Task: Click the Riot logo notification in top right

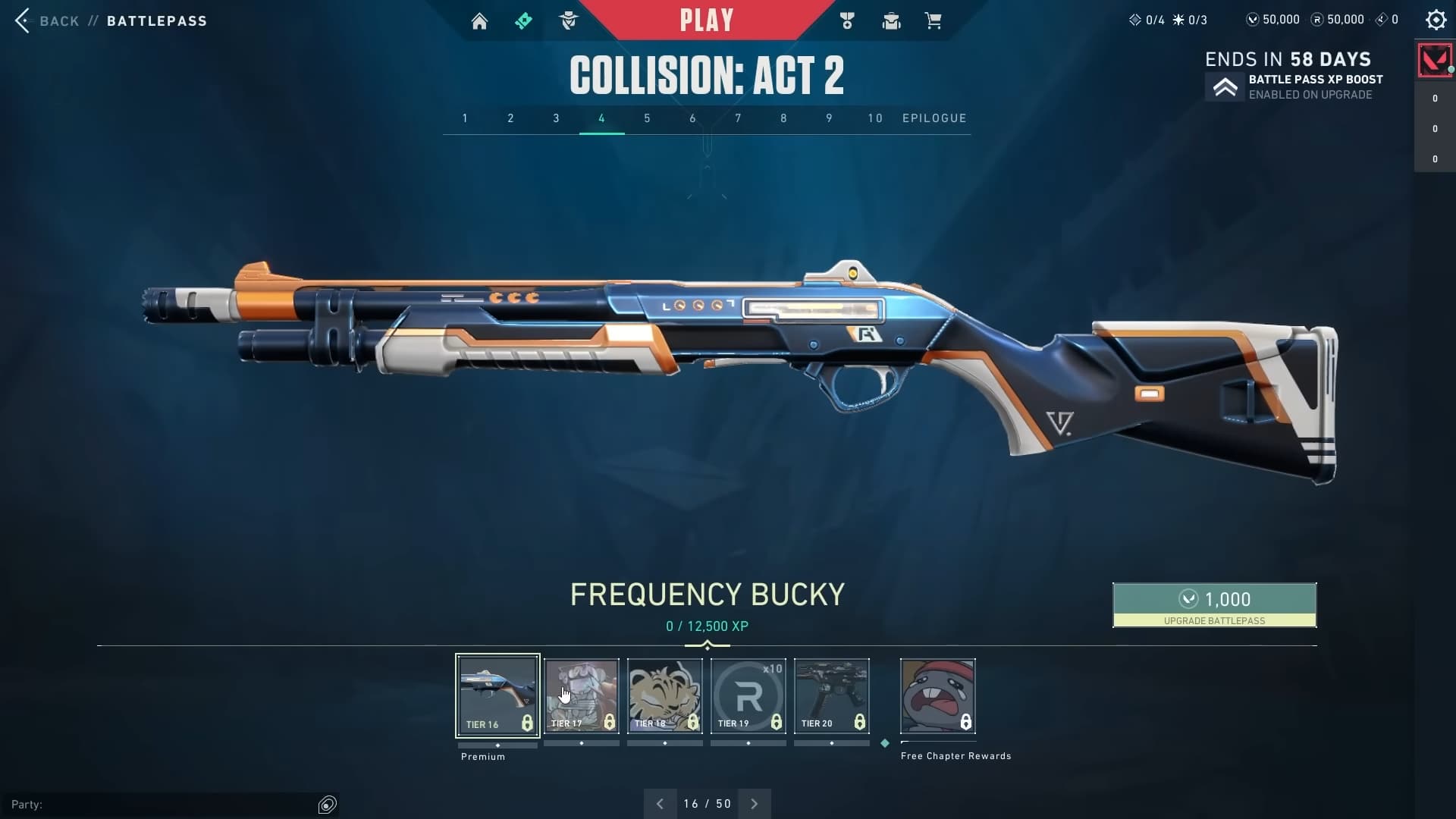Action: [x=1433, y=60]
